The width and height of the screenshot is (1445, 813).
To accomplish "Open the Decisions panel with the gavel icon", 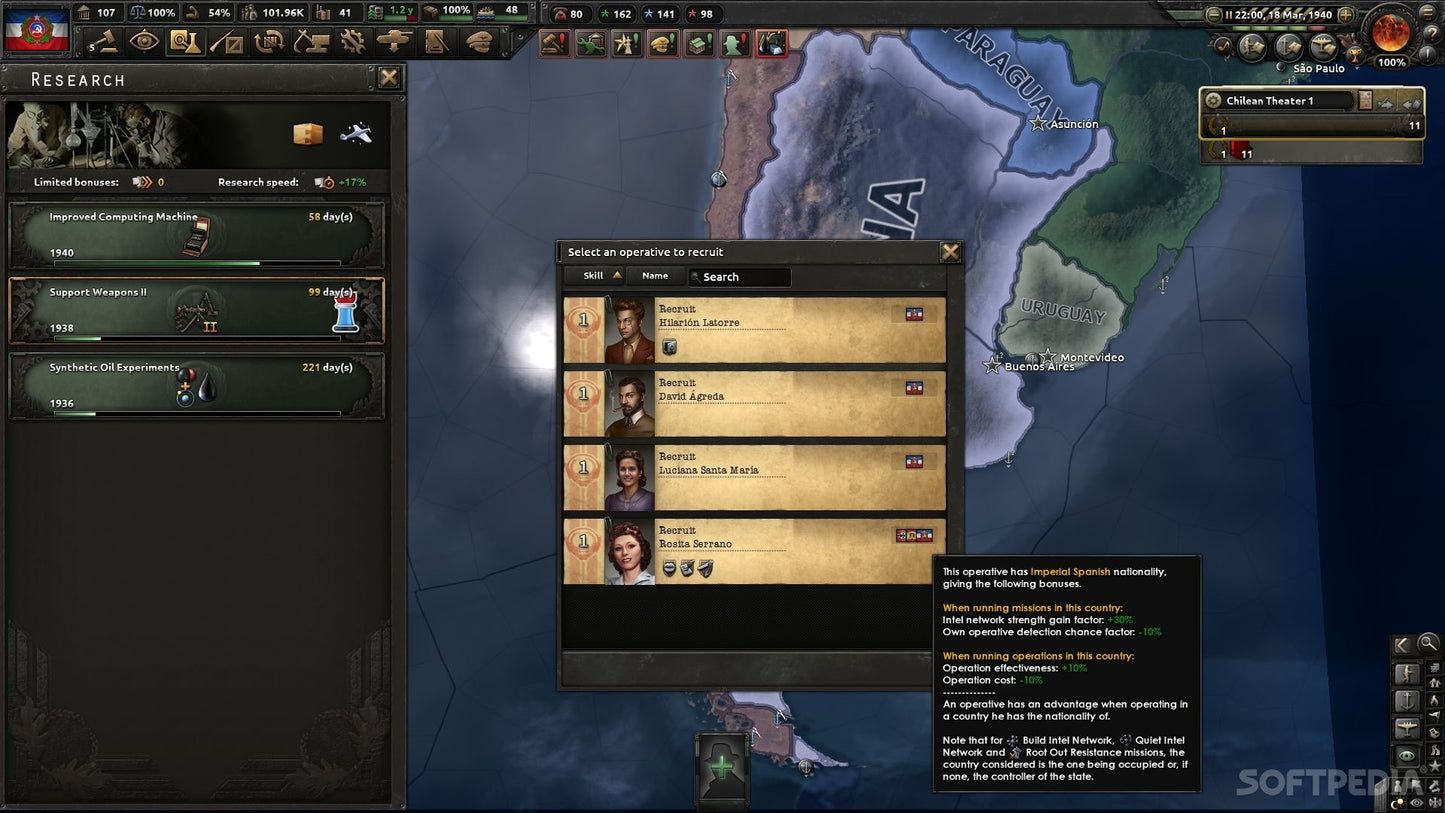I will (x=107, y=42).
